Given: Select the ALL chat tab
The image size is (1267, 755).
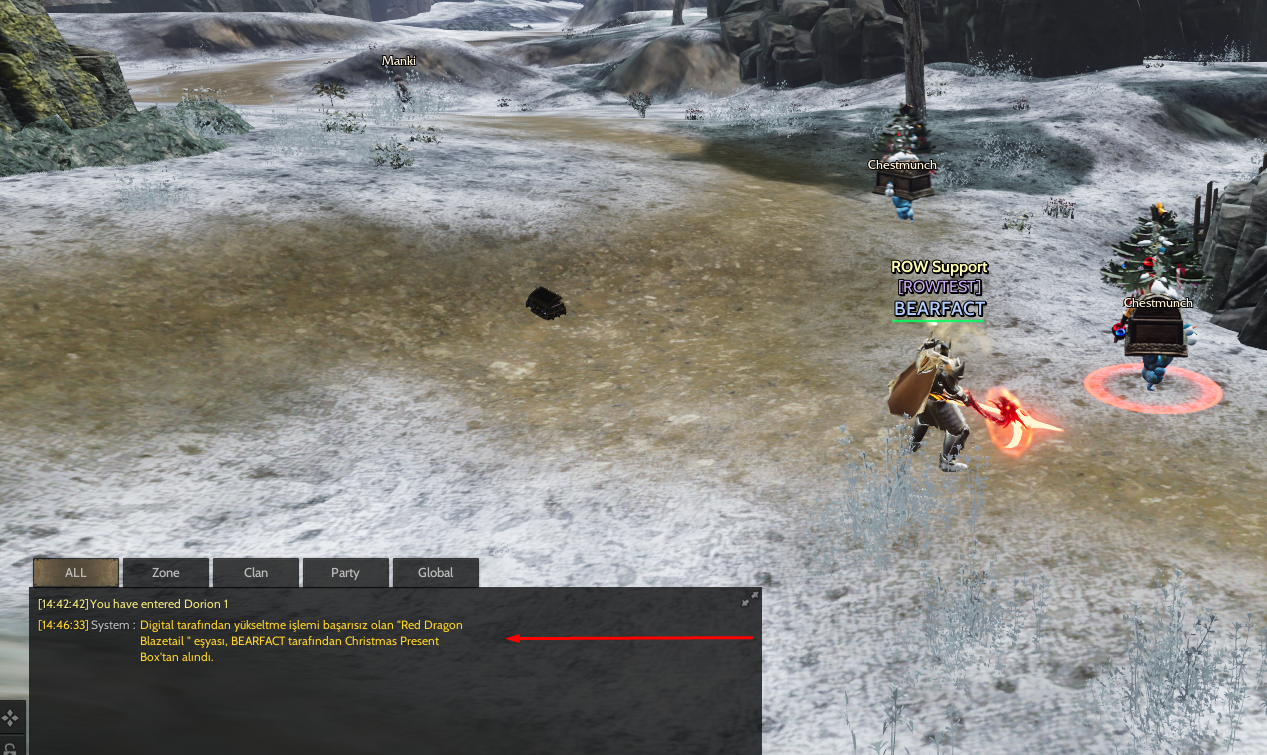Looking at the screenshot, I should (x=76, y=573).
